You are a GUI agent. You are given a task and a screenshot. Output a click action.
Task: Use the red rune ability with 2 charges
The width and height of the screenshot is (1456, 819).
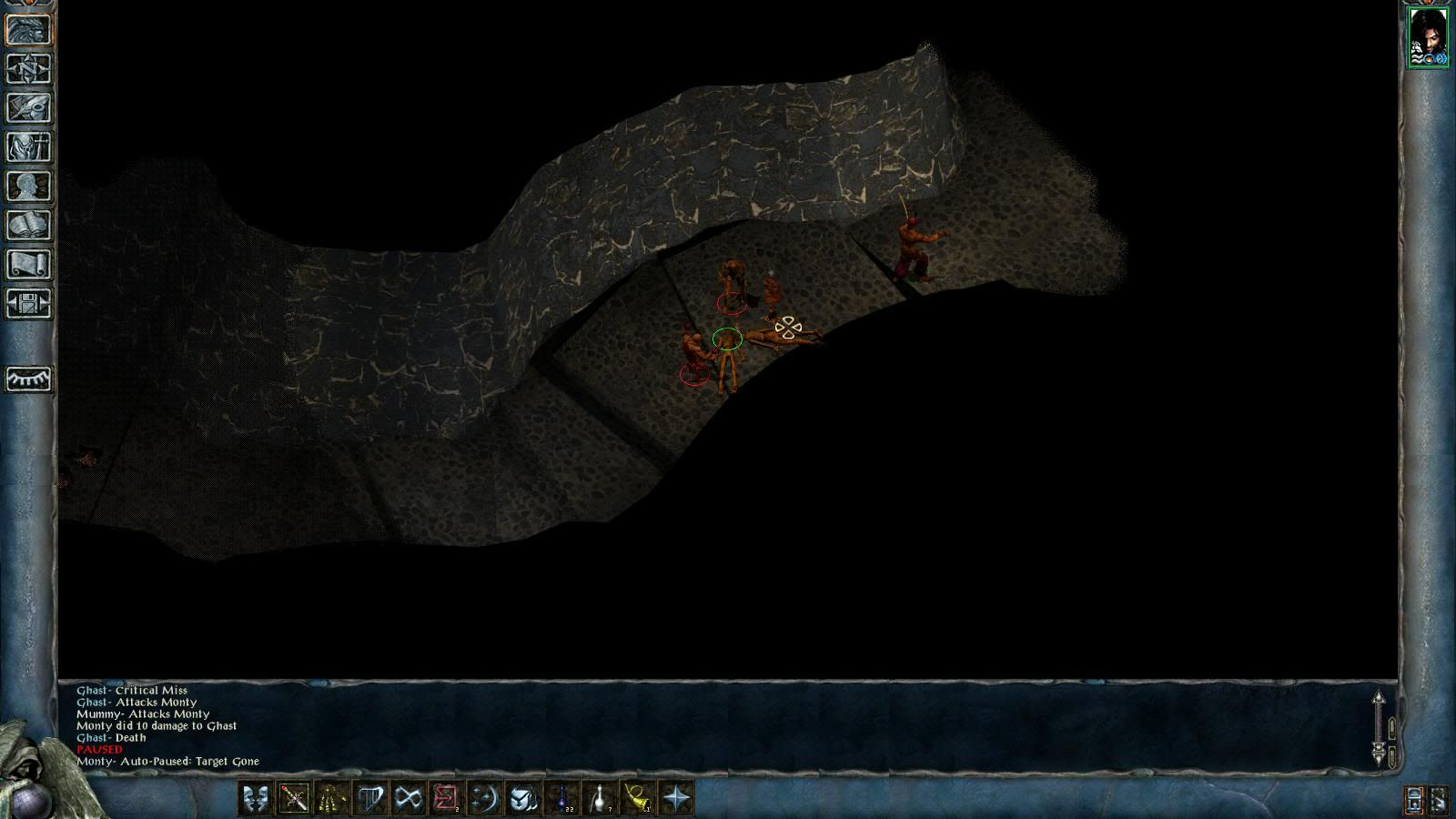click(x=446, y=798)
